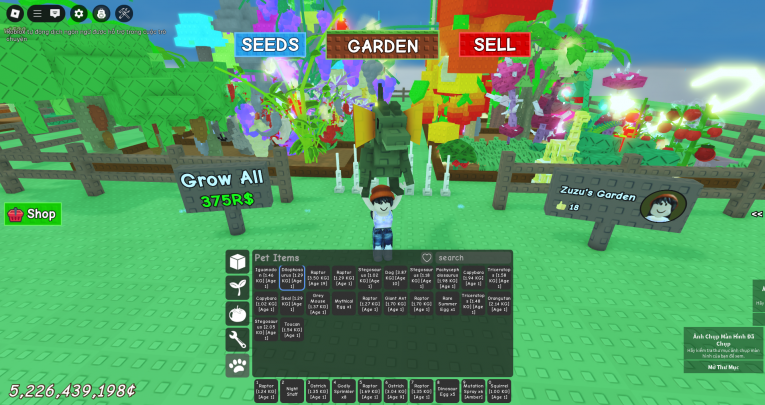765x405 pixels.
Task: Toggle the heart favorites filter
Action: (x=427, y=258)
